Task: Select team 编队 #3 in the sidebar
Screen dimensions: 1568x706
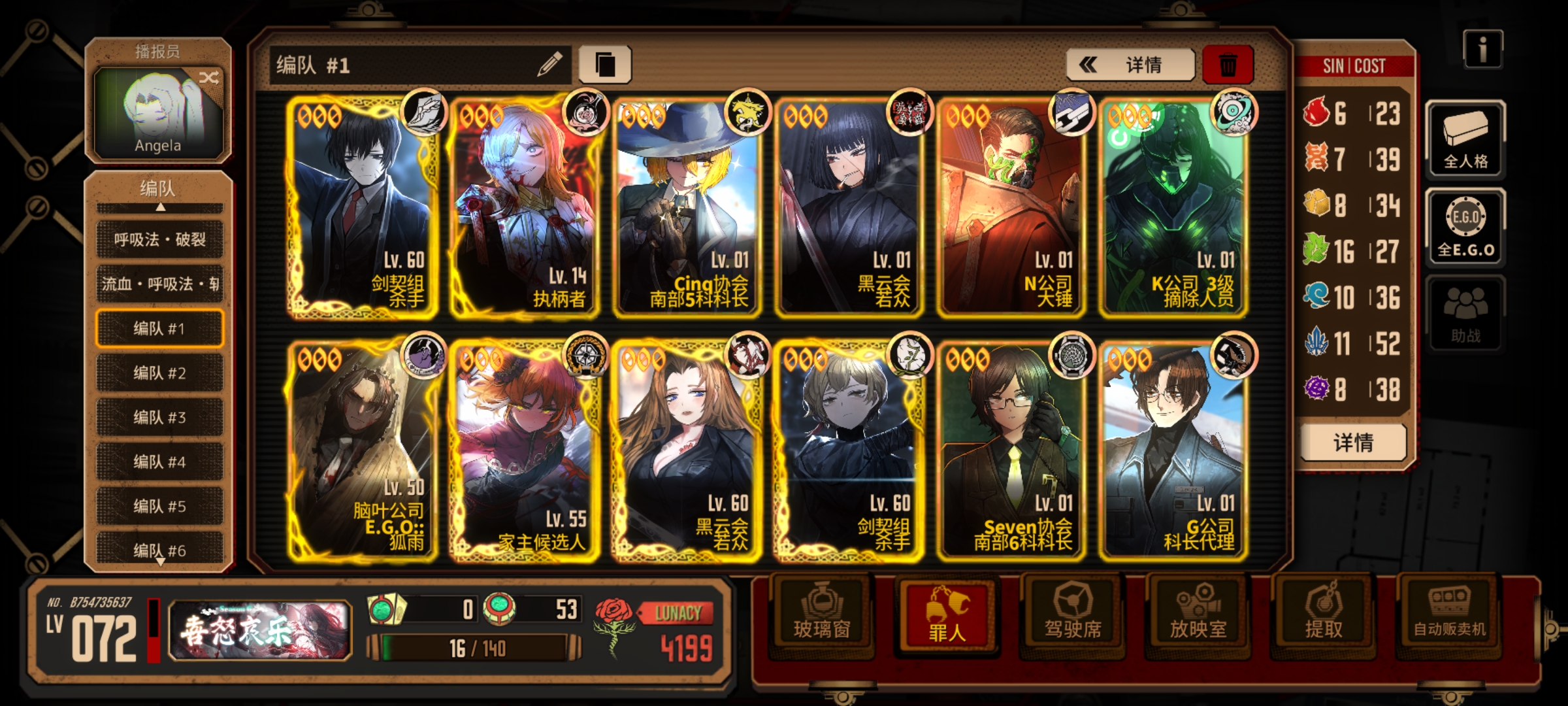Action: (x=159, y=415)
